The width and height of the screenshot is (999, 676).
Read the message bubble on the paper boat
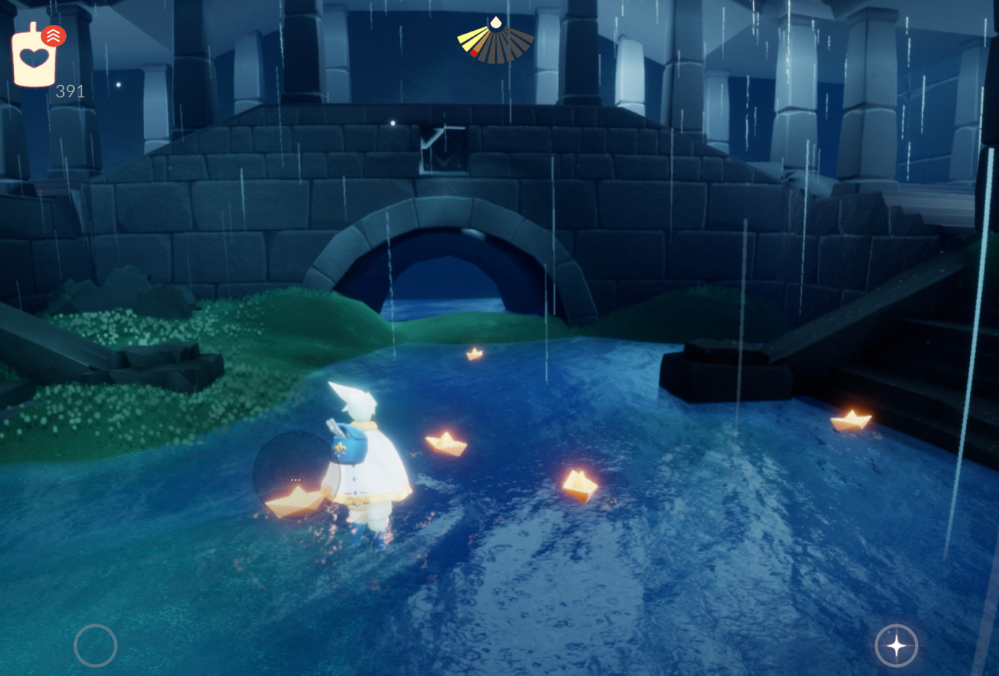pyautogui.click(x=295, y=472)
